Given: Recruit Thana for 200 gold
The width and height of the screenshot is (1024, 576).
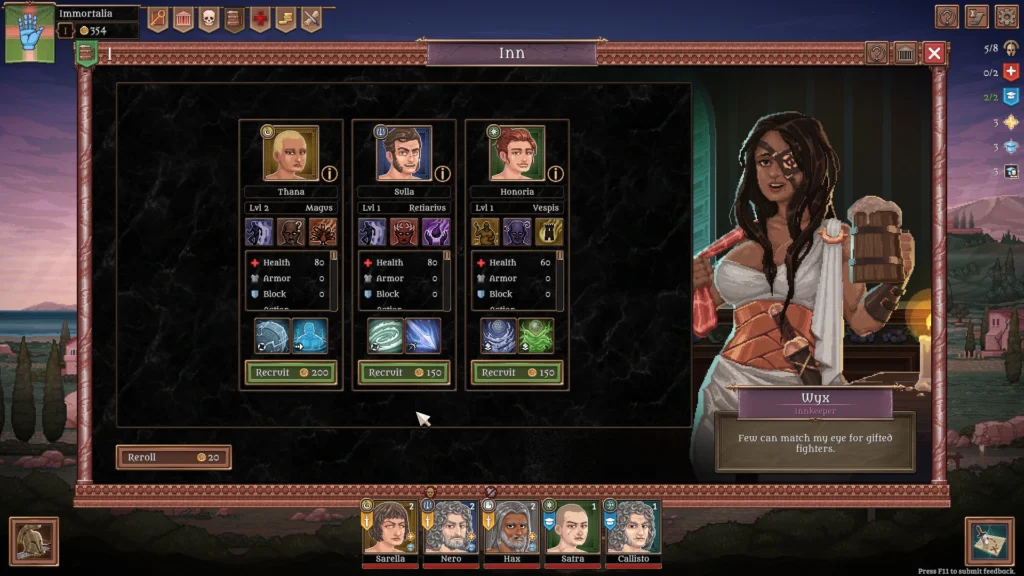Looking at the screenshot, I should click(291, 373).
